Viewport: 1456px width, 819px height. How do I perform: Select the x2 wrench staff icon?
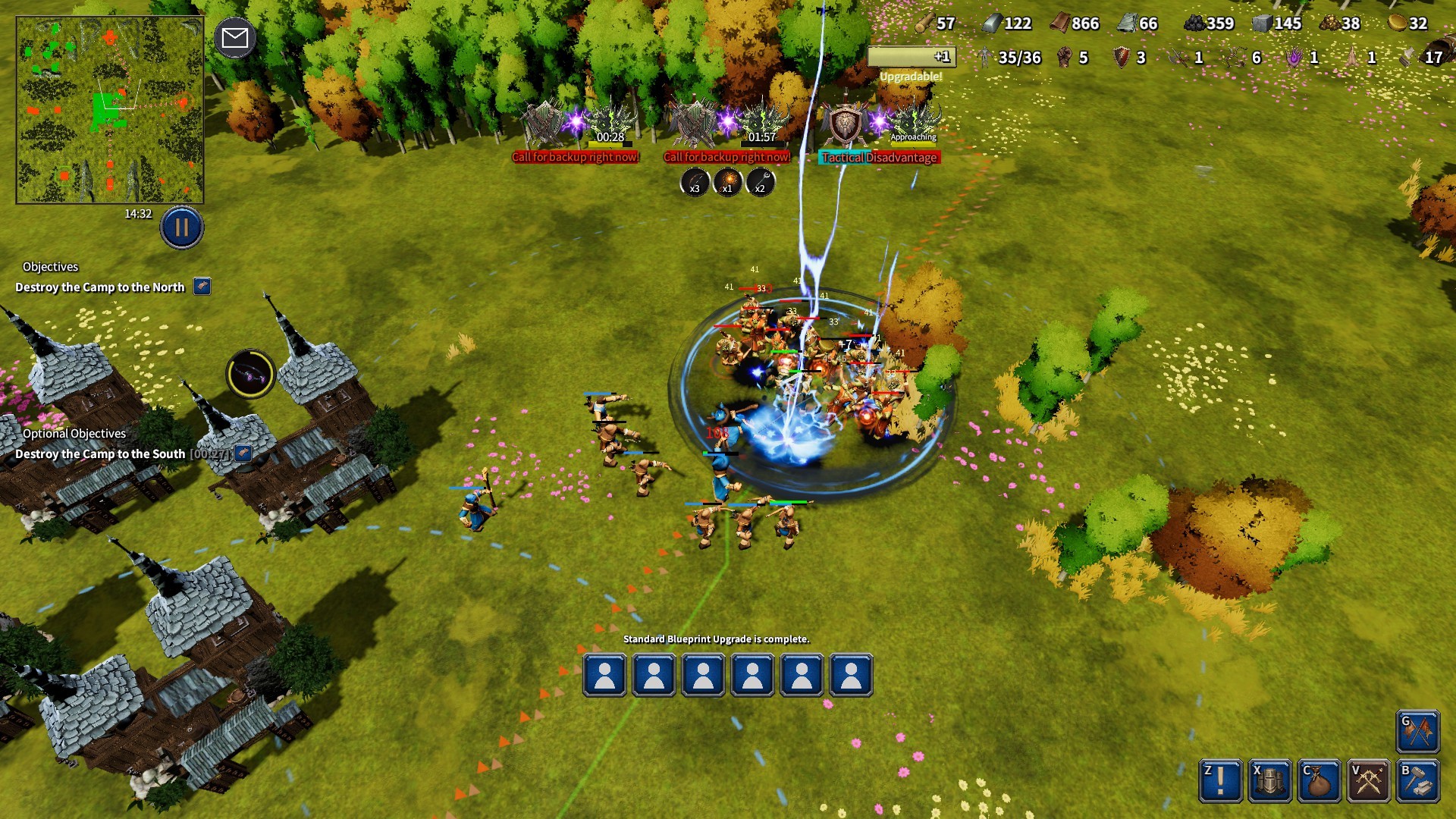click(x=760, y=183)
